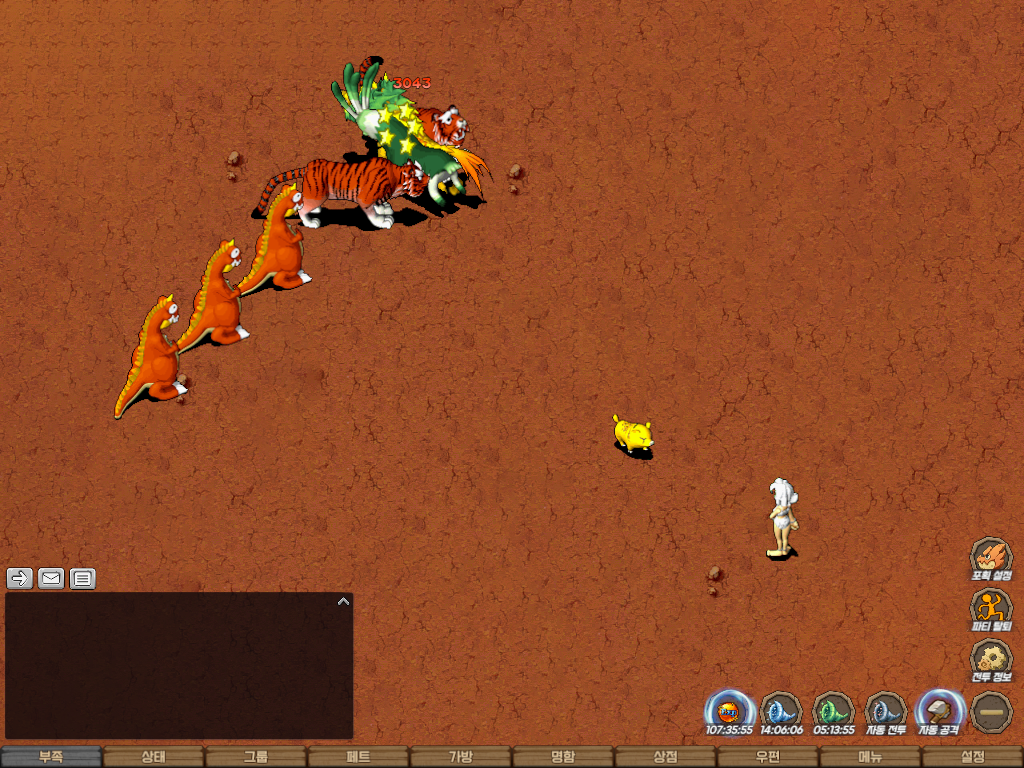Open the envelope message button above chat
Viewport: 1024px width, 768px height.
[51, 578]
